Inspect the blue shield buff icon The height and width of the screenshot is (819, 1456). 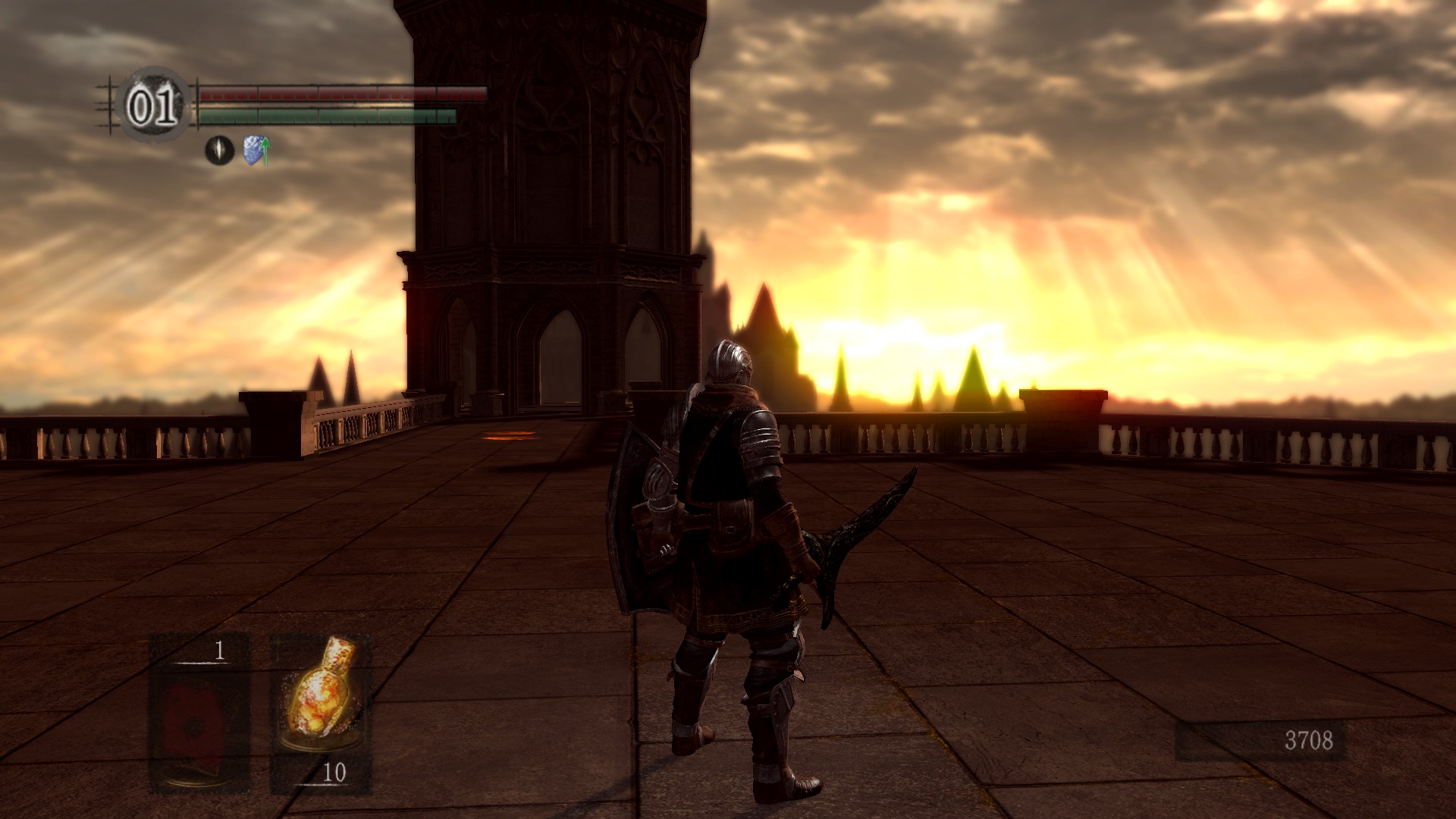point(256,150)
